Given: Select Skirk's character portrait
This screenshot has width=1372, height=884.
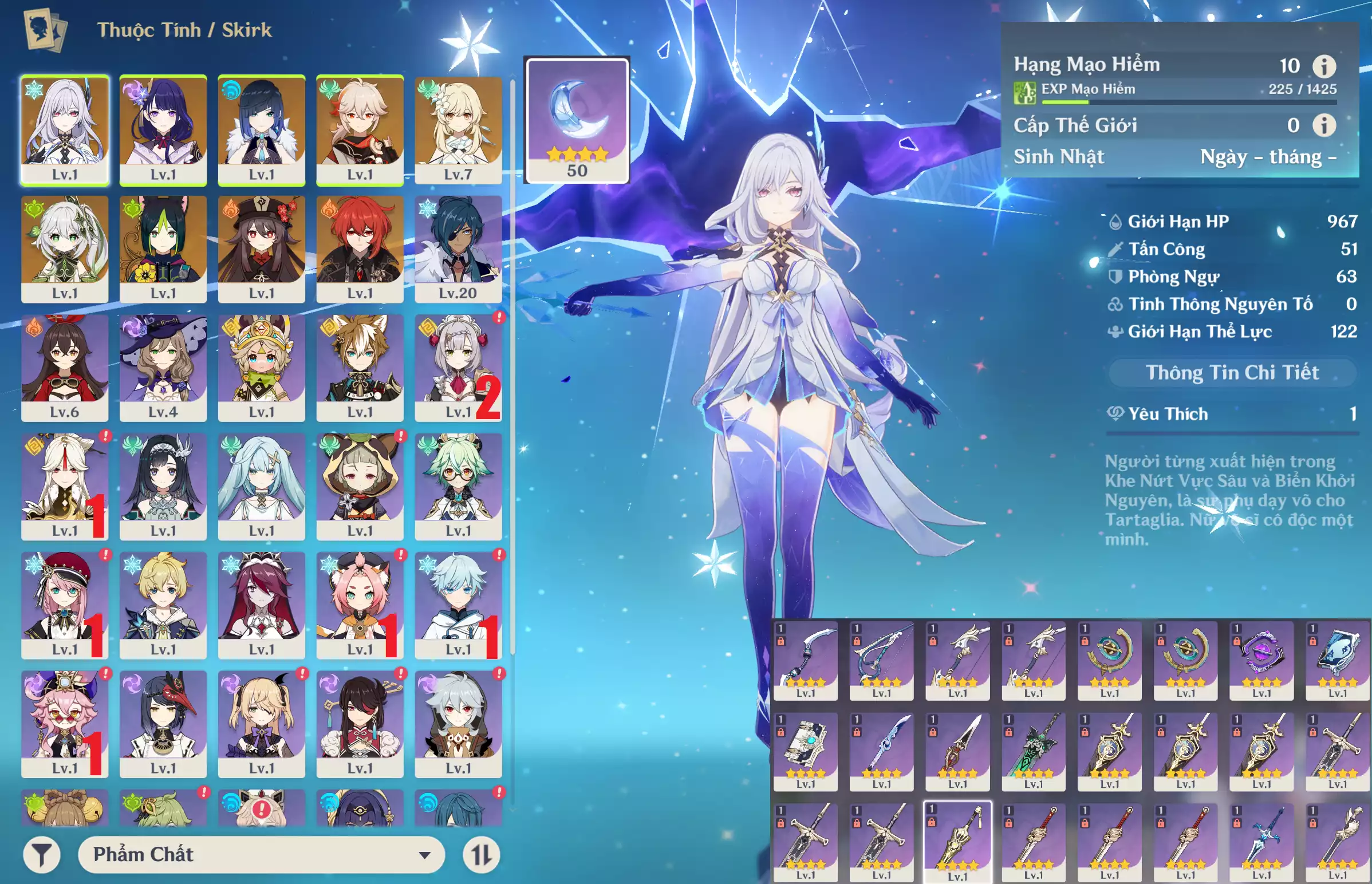Looking at the screenshot, I should pyautogui.click(x=65, y=130).
